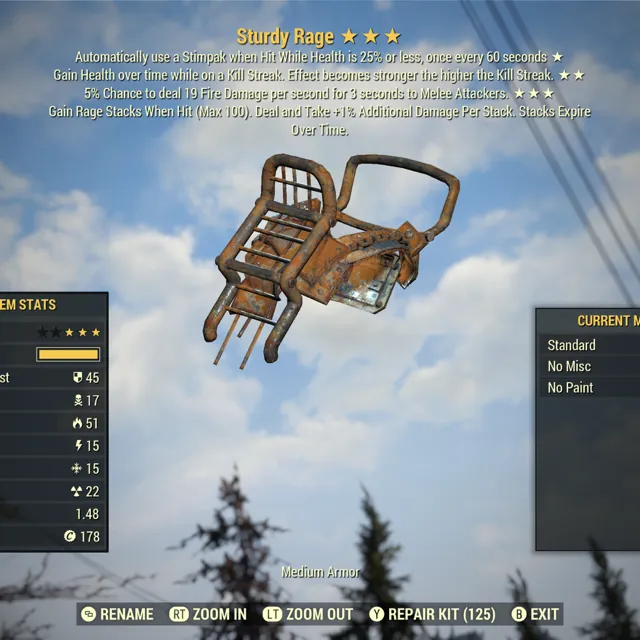Click the Zoom In option
The image size is (640, 640).
[208, 614]
